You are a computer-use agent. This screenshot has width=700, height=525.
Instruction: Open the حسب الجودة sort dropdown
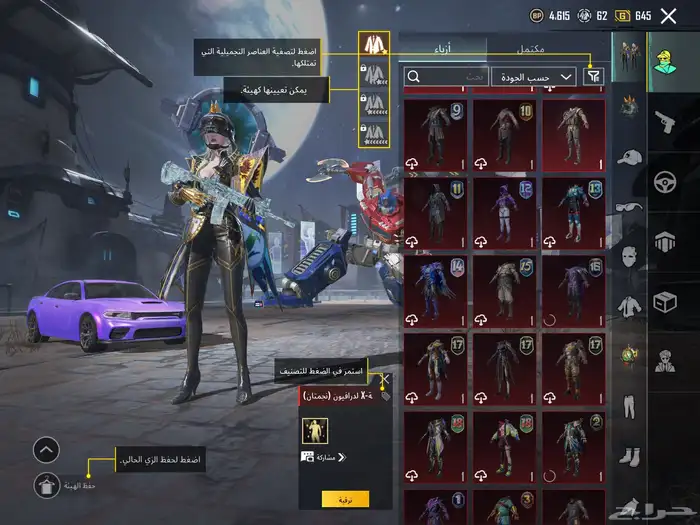click(x=535, y=76)
